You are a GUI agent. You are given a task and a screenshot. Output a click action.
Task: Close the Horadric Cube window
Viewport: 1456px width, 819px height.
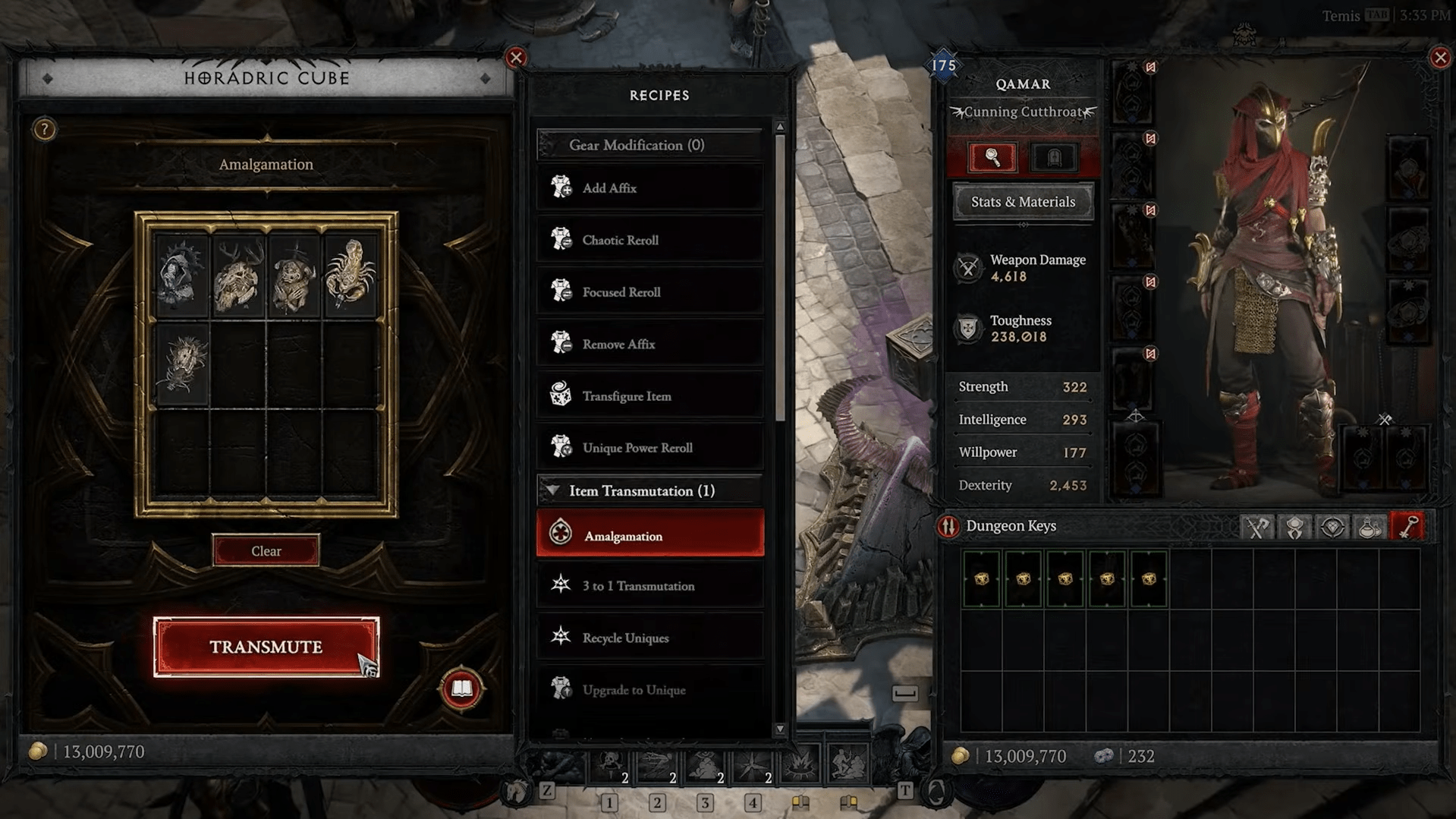pos(516,58)
